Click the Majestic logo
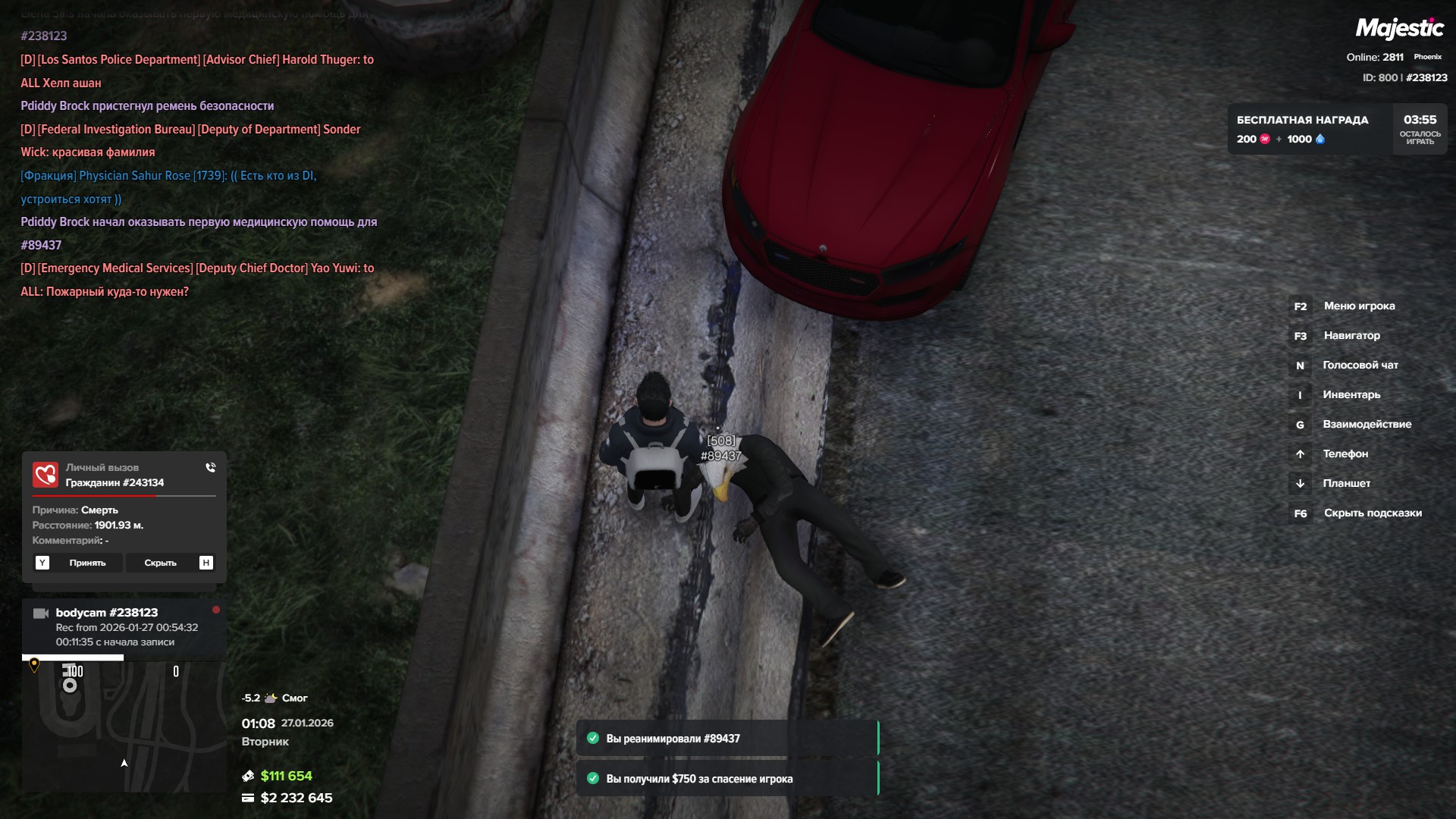 pos(1399,29)
